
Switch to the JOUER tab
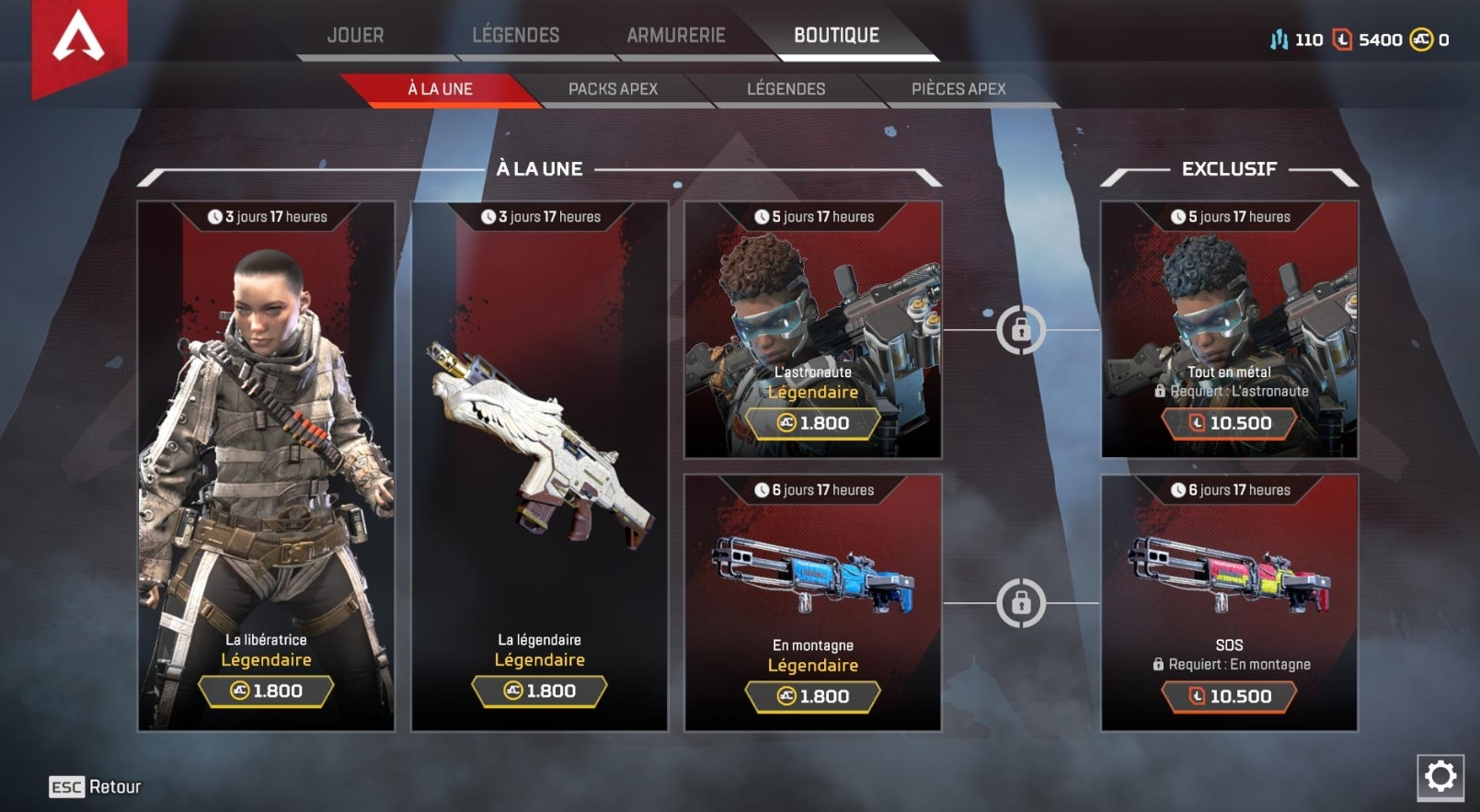click(x=355, y=36)
